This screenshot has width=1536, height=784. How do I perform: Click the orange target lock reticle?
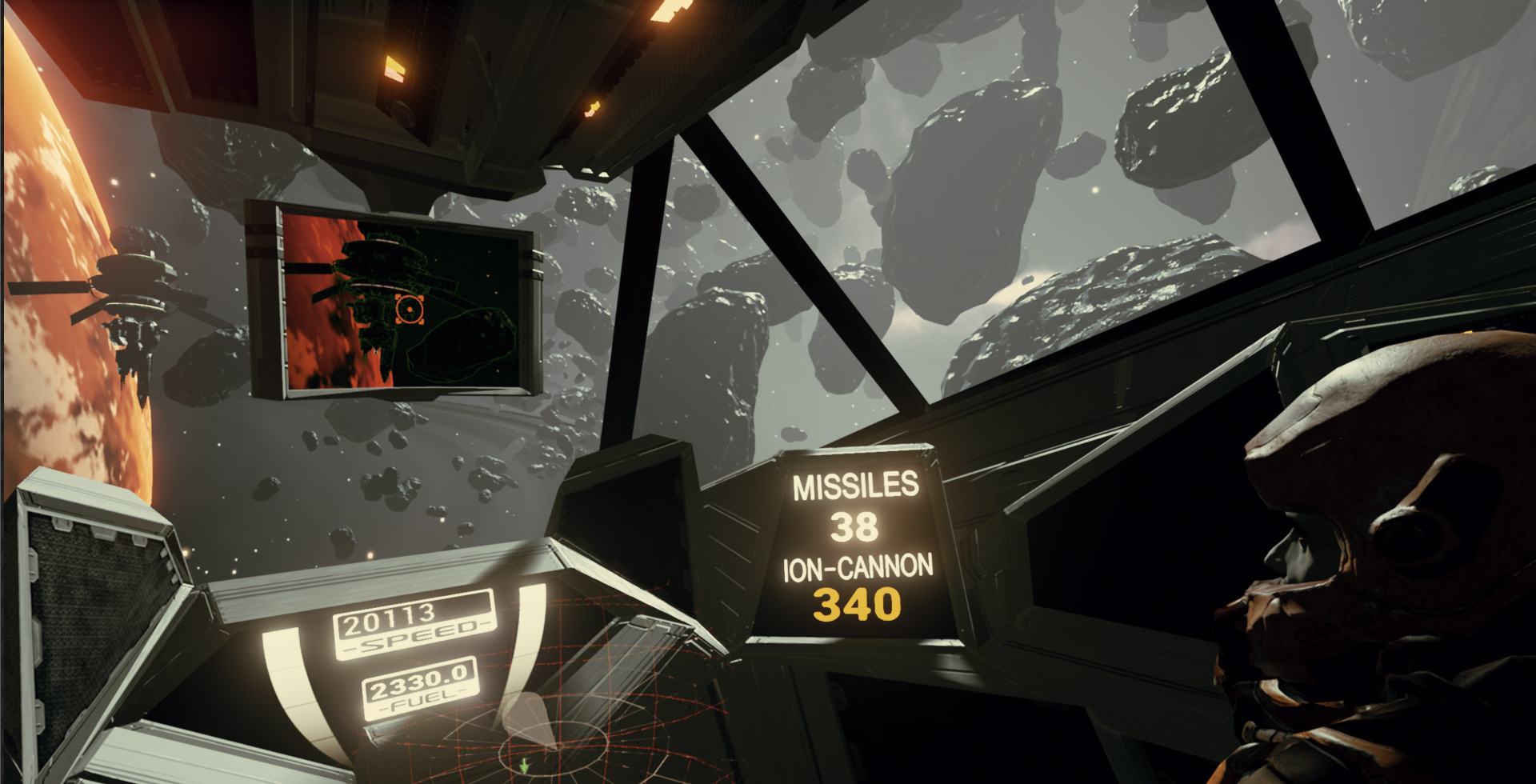409,307
